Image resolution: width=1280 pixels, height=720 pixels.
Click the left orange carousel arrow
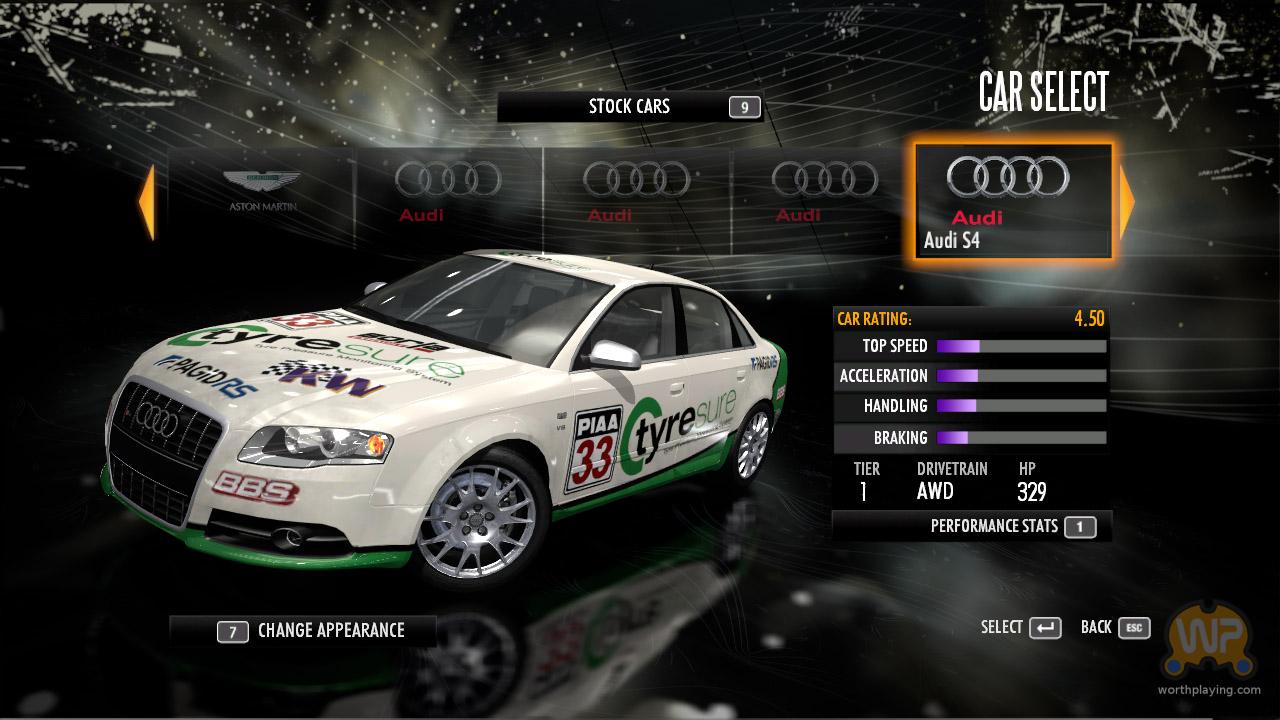tap(147, 203)
